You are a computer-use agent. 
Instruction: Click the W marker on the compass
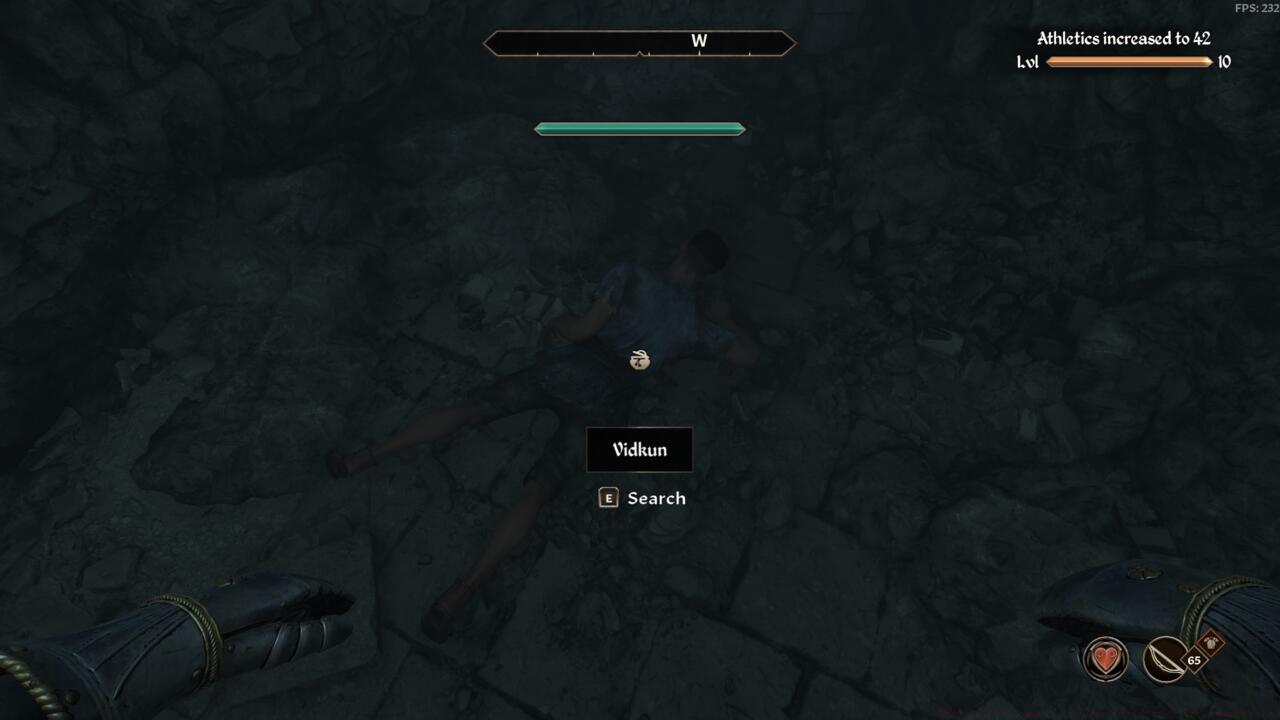pos(699,42)
